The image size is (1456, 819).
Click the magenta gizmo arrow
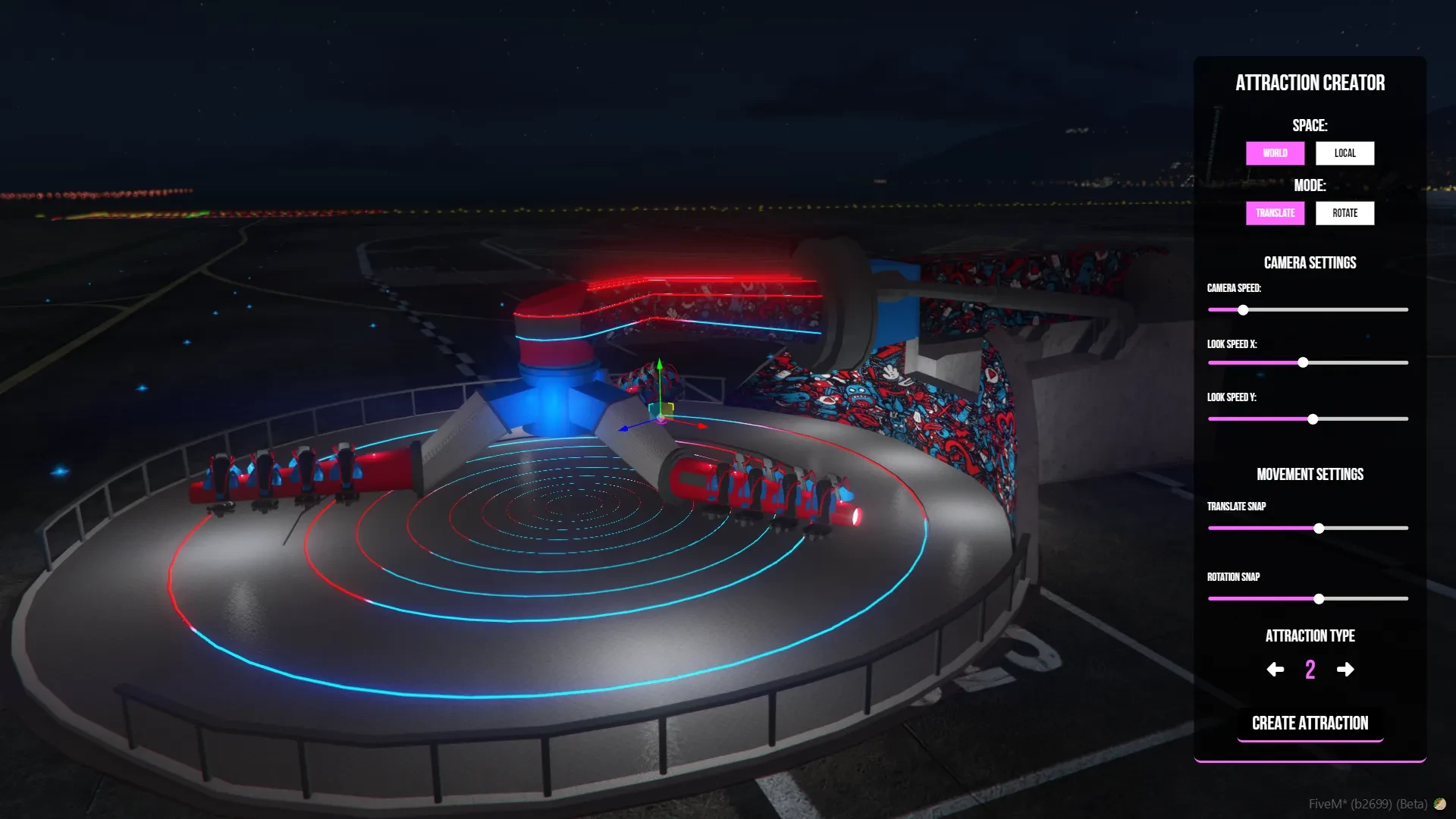(661, 422)
